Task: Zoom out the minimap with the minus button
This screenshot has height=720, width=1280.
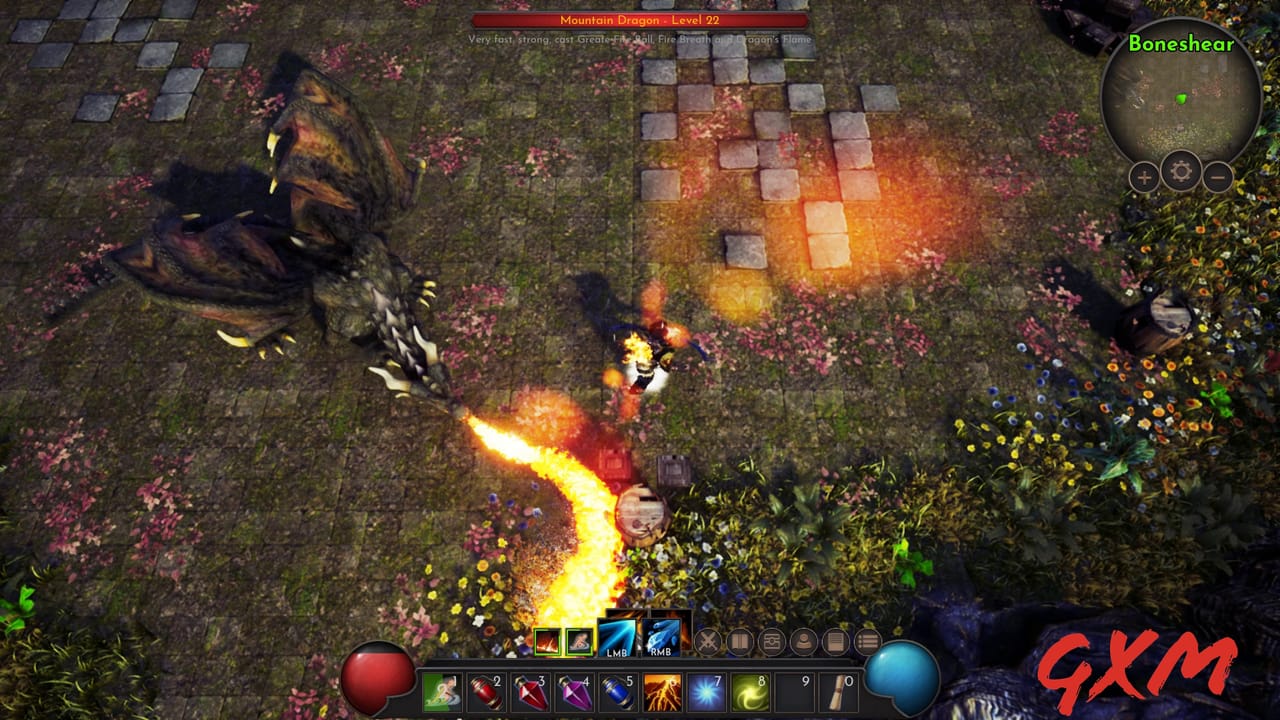Action: (1216, 177)
